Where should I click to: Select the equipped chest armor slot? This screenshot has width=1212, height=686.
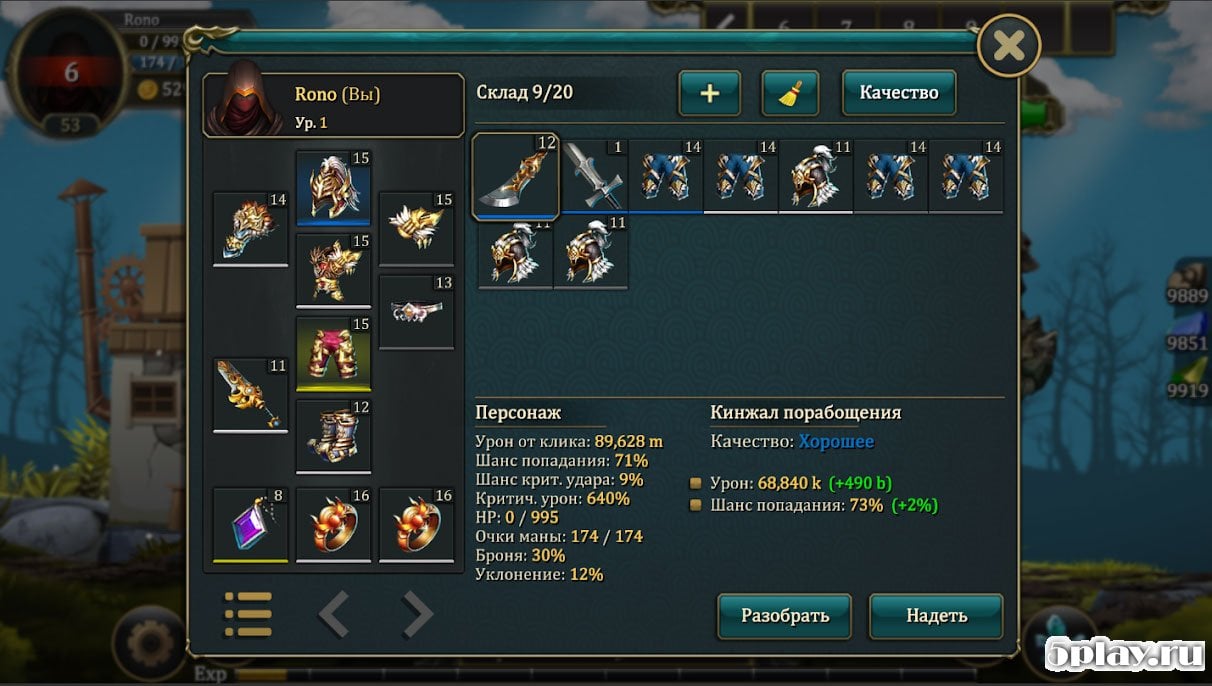click(333, 270)
